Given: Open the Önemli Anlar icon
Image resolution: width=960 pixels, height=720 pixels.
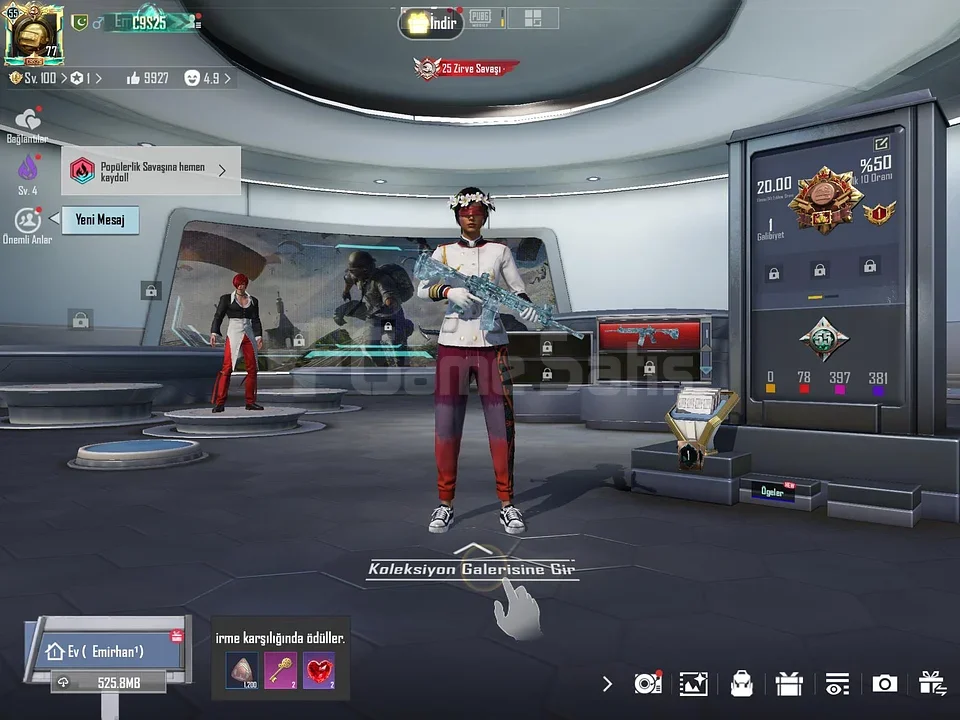Looking at the screenshot, I should 27,222.
